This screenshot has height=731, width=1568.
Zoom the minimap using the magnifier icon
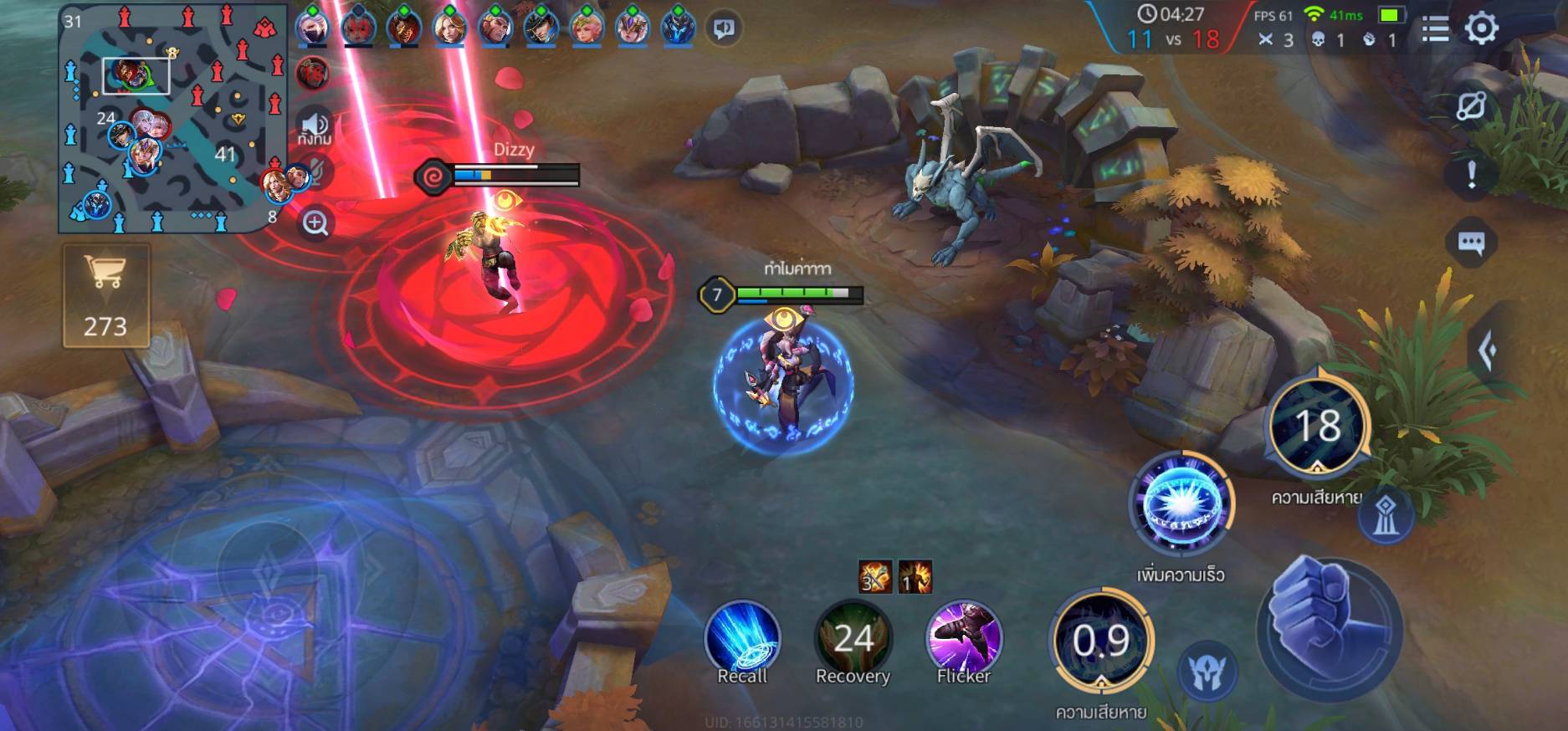point(317,223)
